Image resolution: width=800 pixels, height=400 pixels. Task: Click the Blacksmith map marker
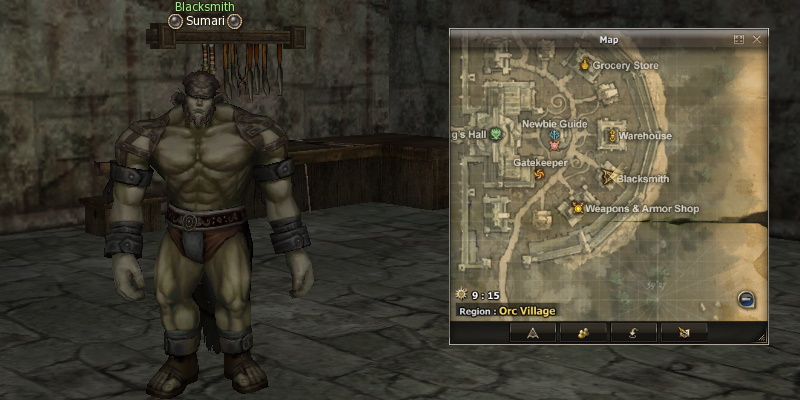[608, 178]
